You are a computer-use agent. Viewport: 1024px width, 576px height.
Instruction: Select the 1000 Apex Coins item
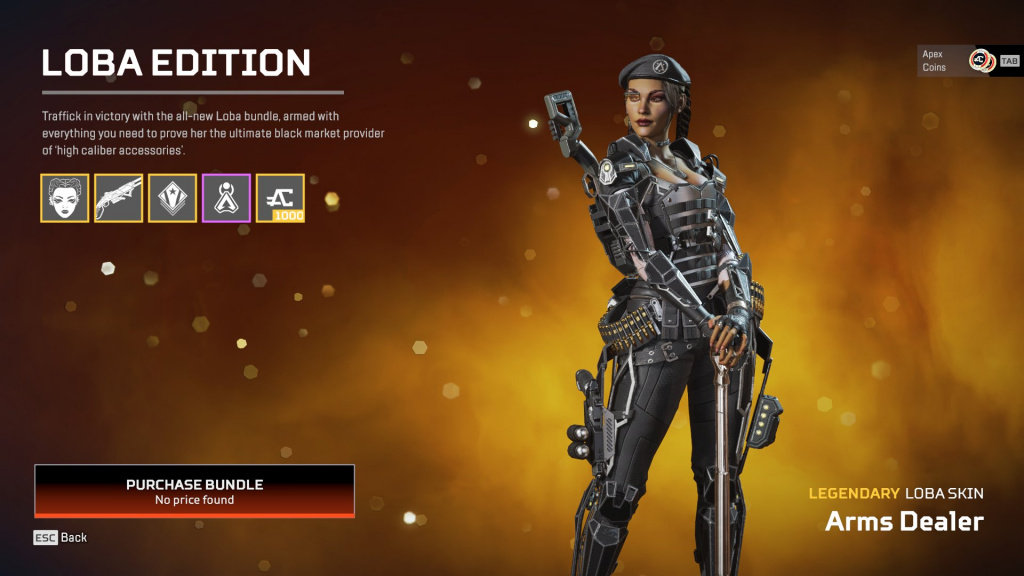click(281, 198)
